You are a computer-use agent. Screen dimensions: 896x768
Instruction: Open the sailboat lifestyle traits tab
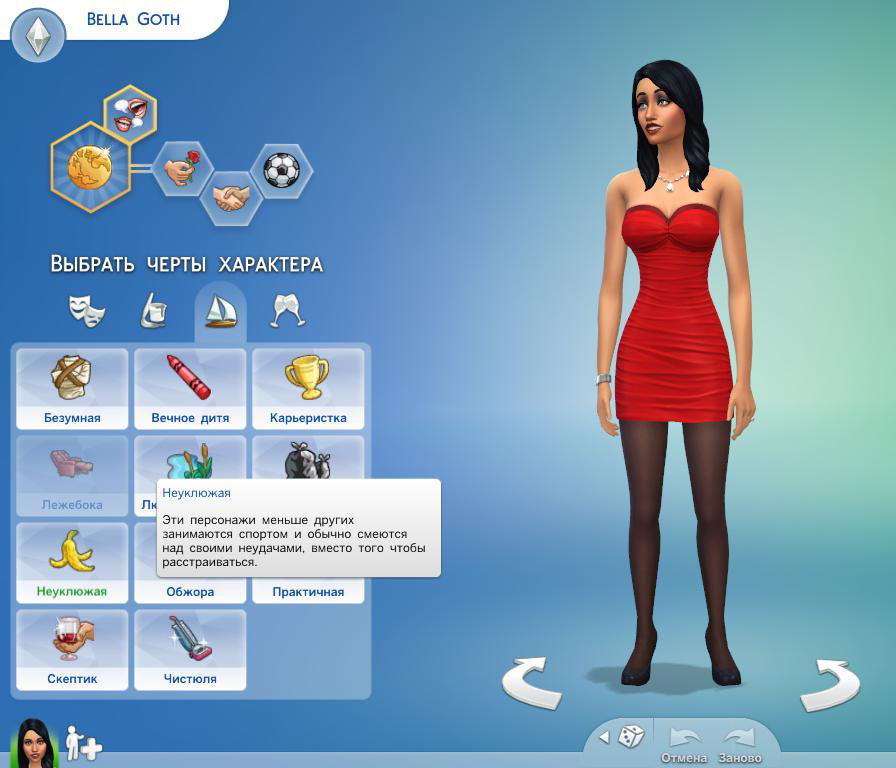(220, 311)
